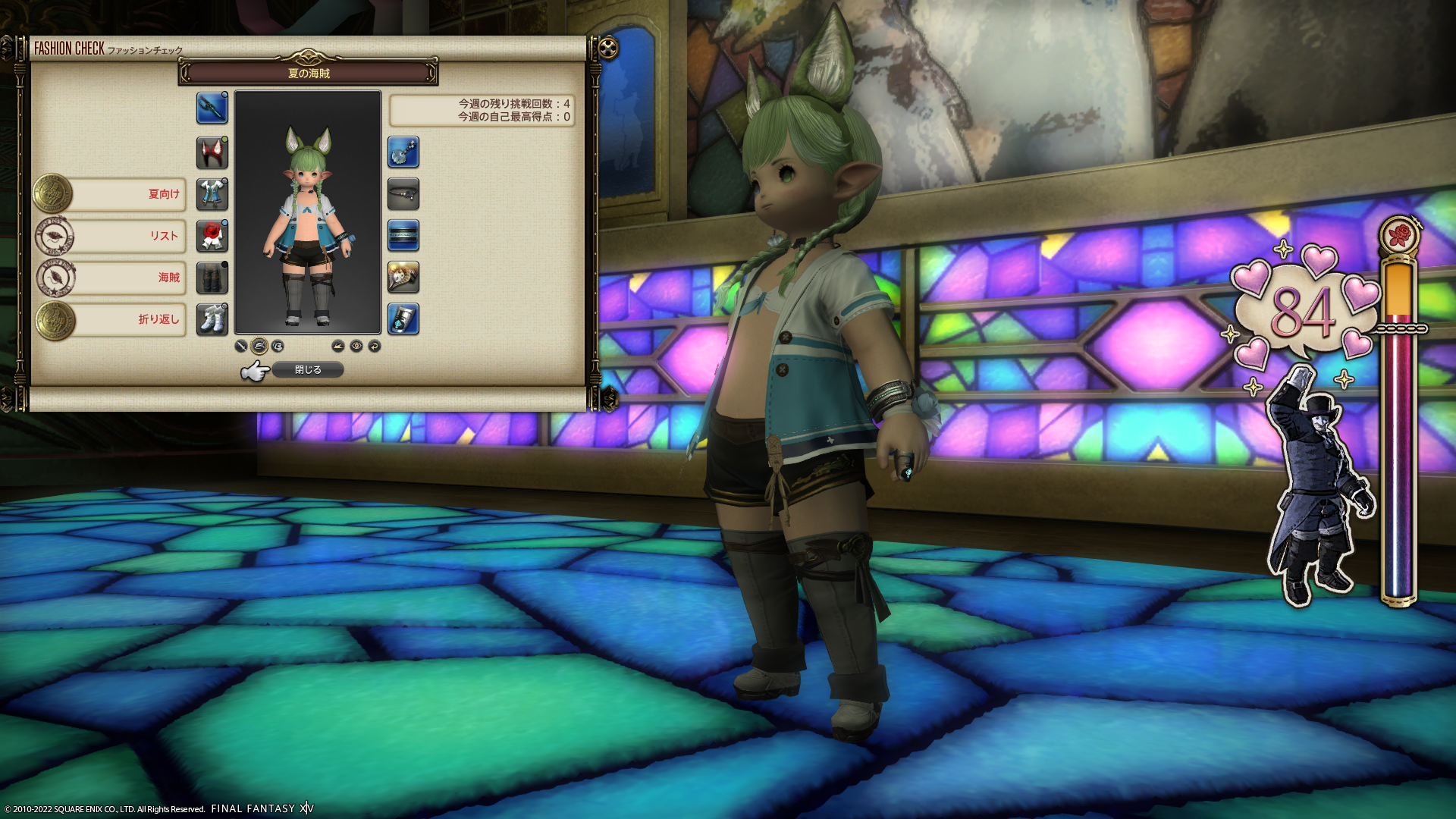This screenshot has height=819, width=1456.
Task: Toggle headgear display under character preview
Action: click(259, 346)
